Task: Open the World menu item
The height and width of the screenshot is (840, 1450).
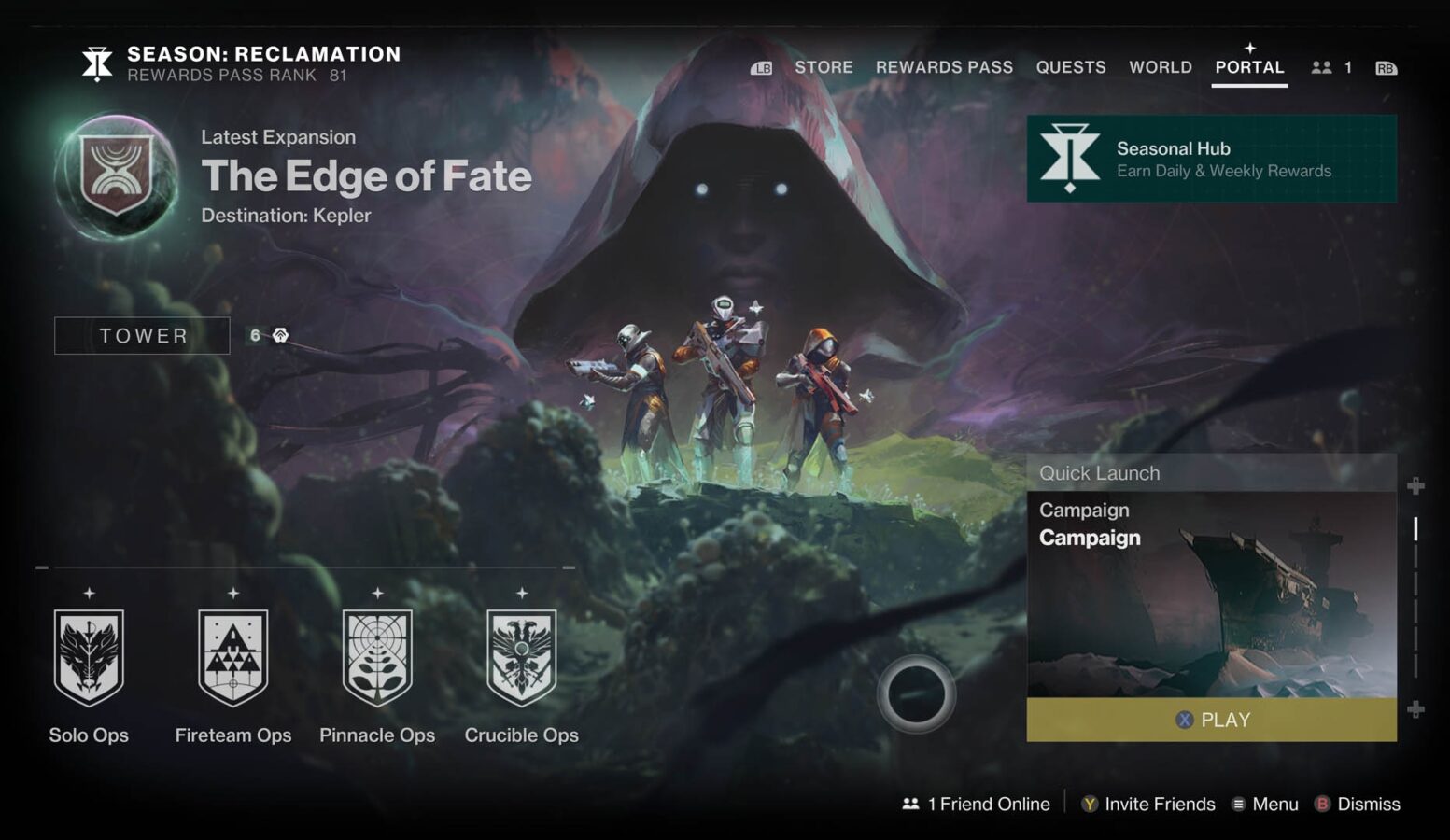Action: [x=1160, y=67]
